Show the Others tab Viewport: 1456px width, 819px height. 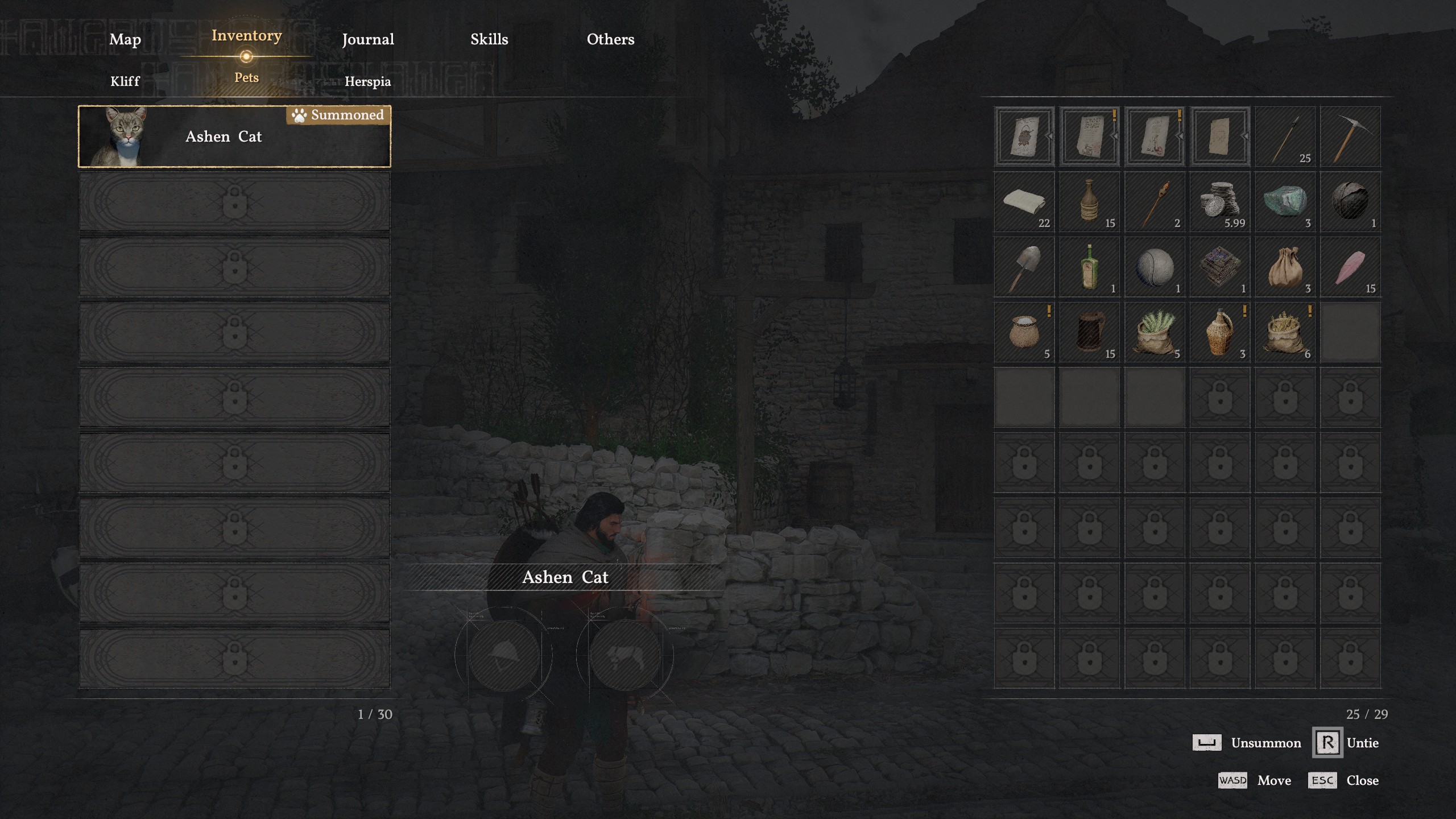point(610,39)
